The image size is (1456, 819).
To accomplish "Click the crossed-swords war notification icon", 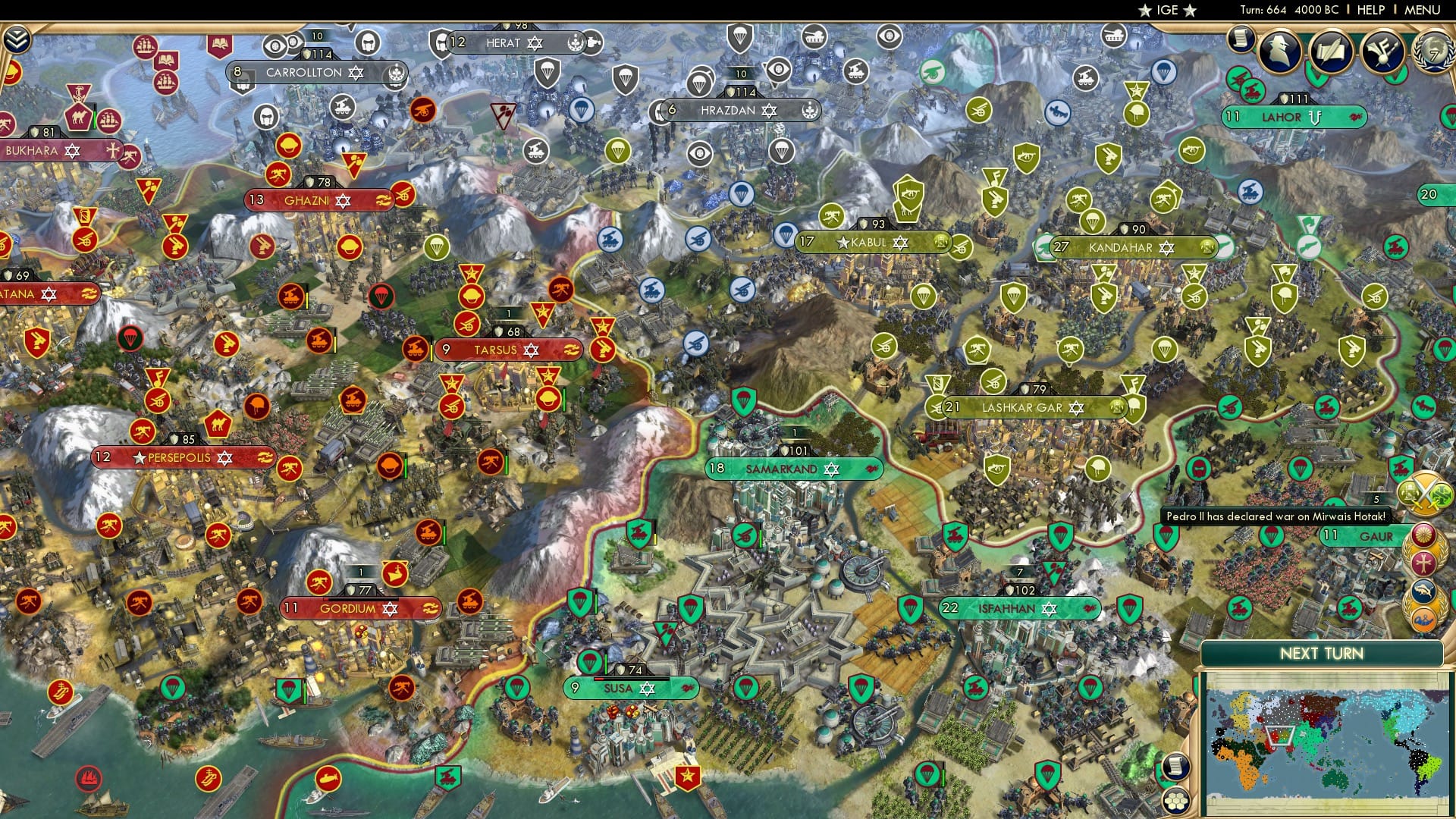I will (1426, 493).
